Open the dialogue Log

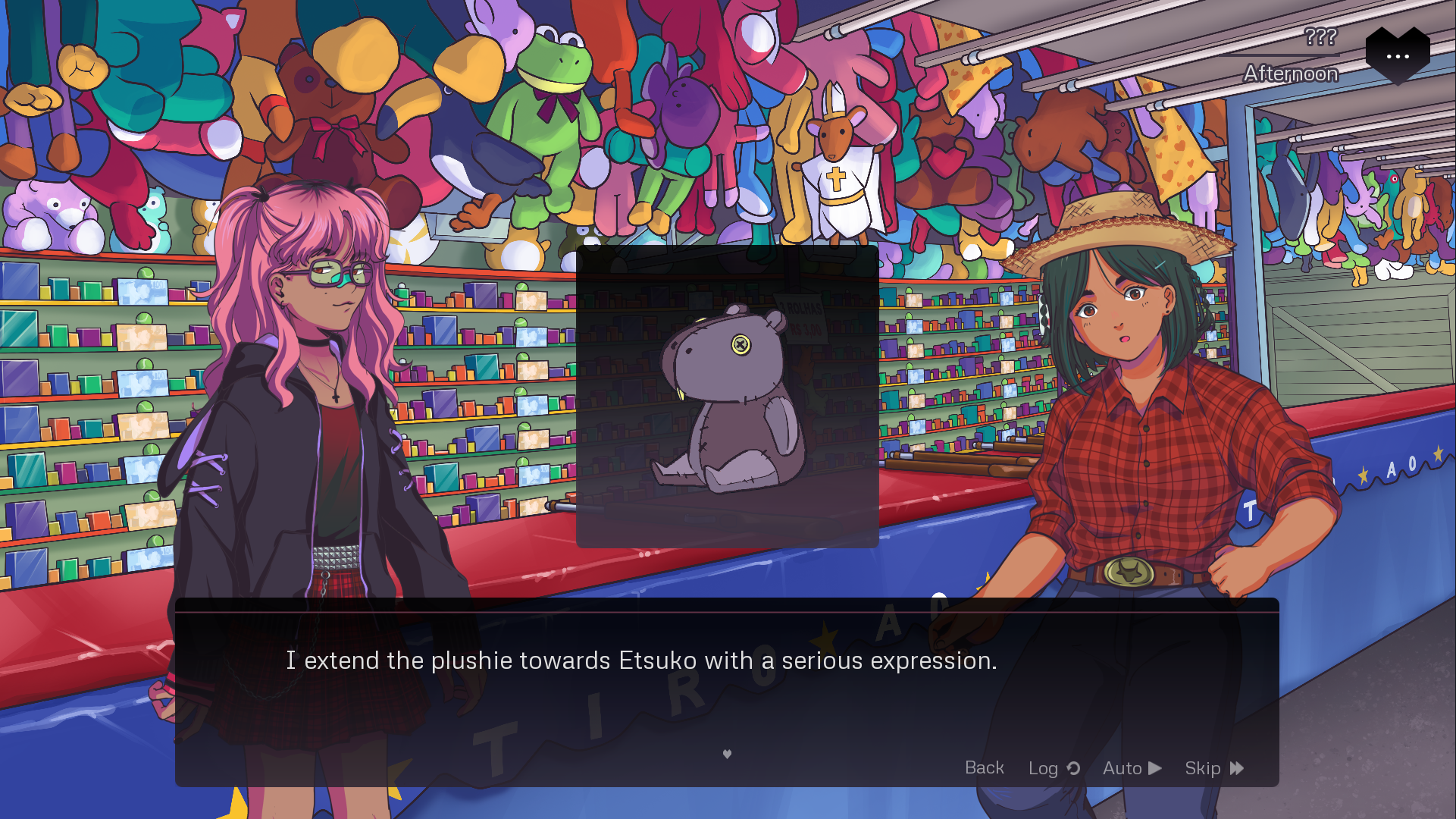(1053, 768)
